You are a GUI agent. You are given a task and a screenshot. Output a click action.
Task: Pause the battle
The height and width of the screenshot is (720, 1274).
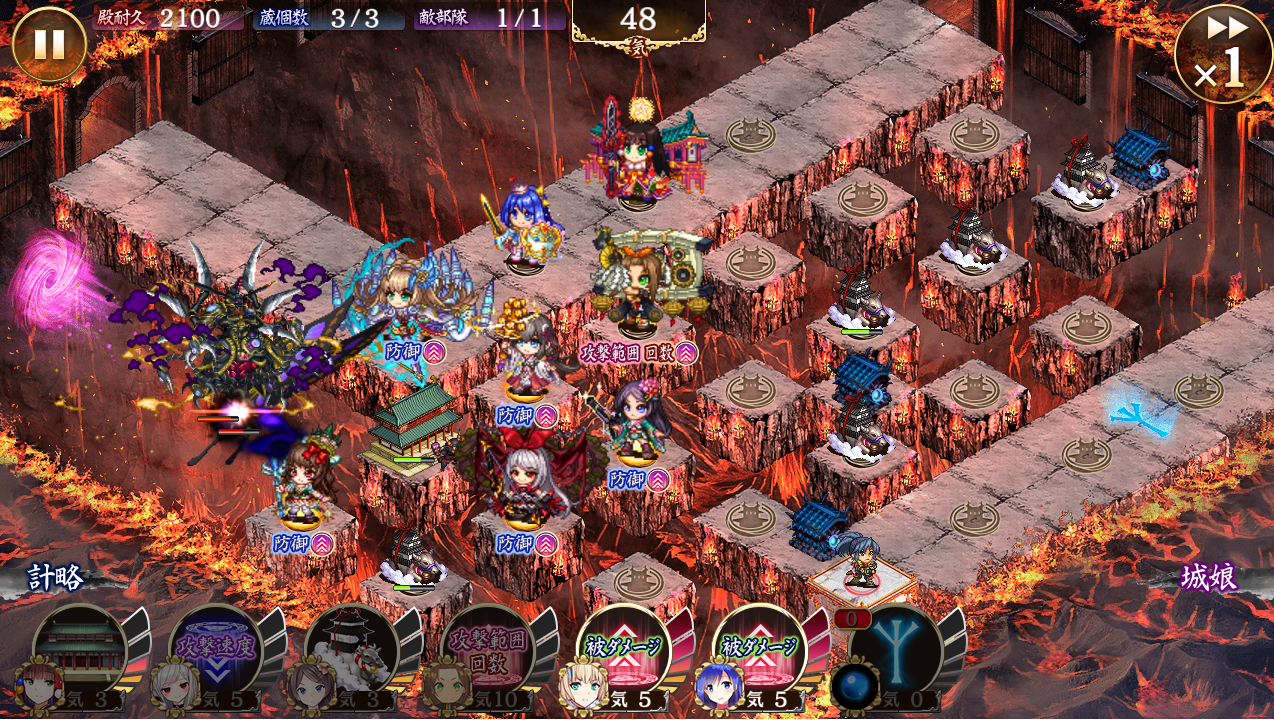pyautogui.click(x=49, y=45)
